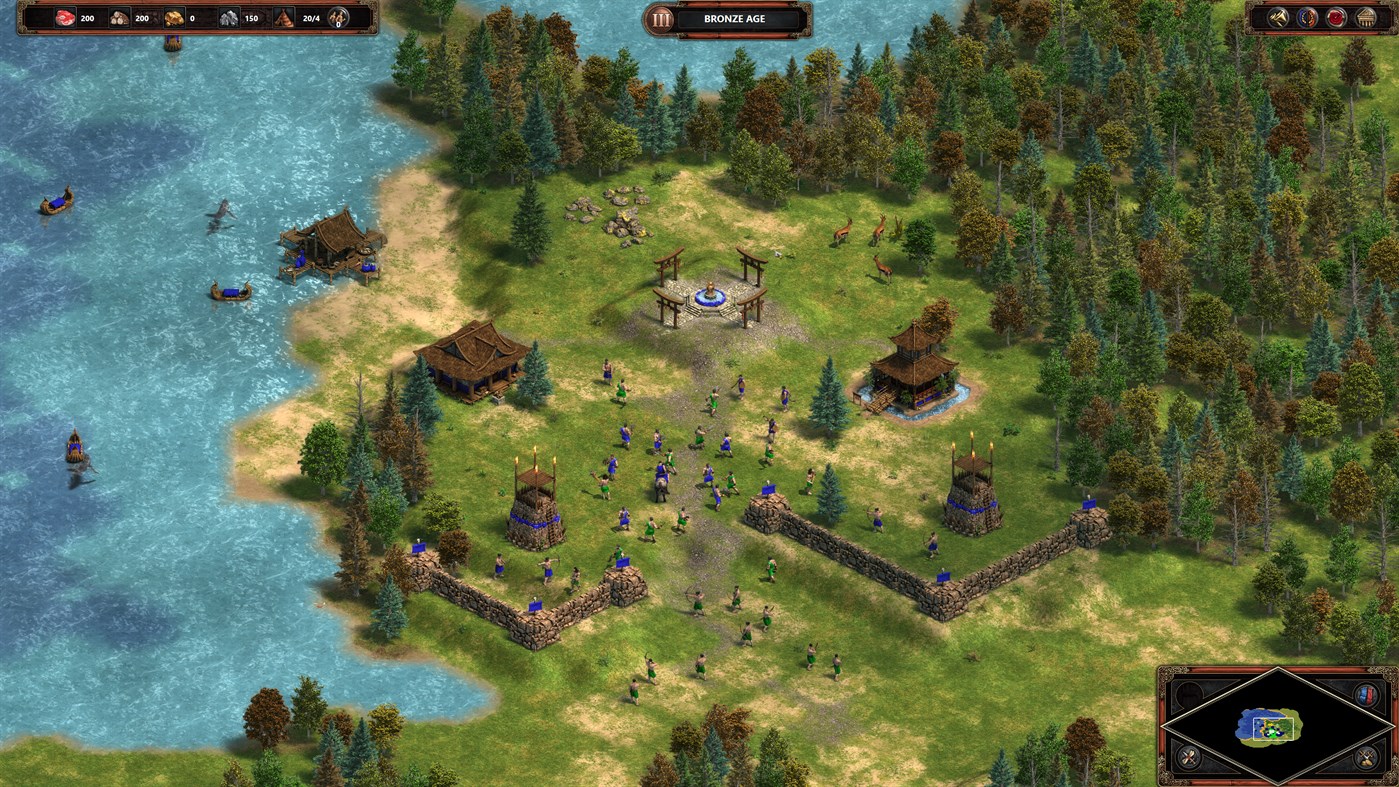The height and width of the screenshot is (787, 1399).
Task: Click the Bronze Age emblem icon
Action: 661,18
